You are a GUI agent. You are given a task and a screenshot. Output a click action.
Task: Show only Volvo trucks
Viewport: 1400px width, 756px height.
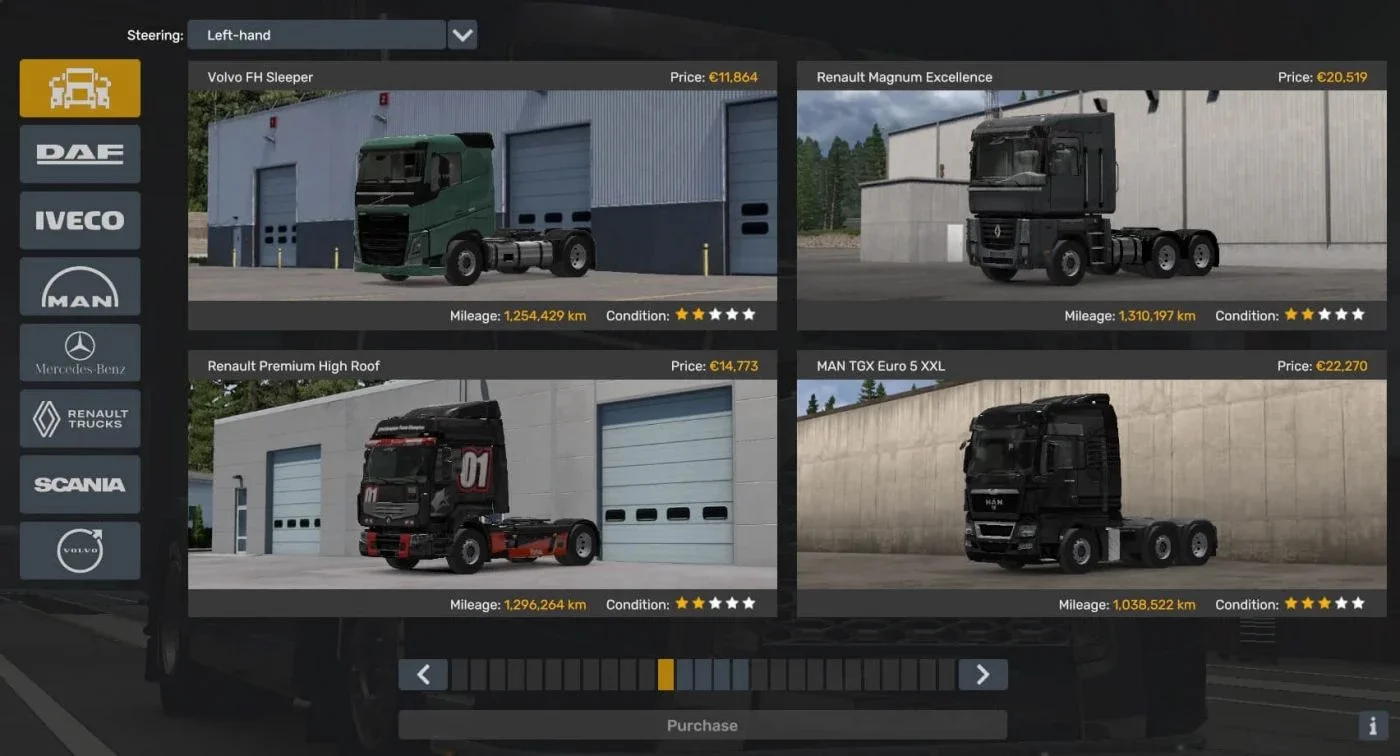[79, 550]
